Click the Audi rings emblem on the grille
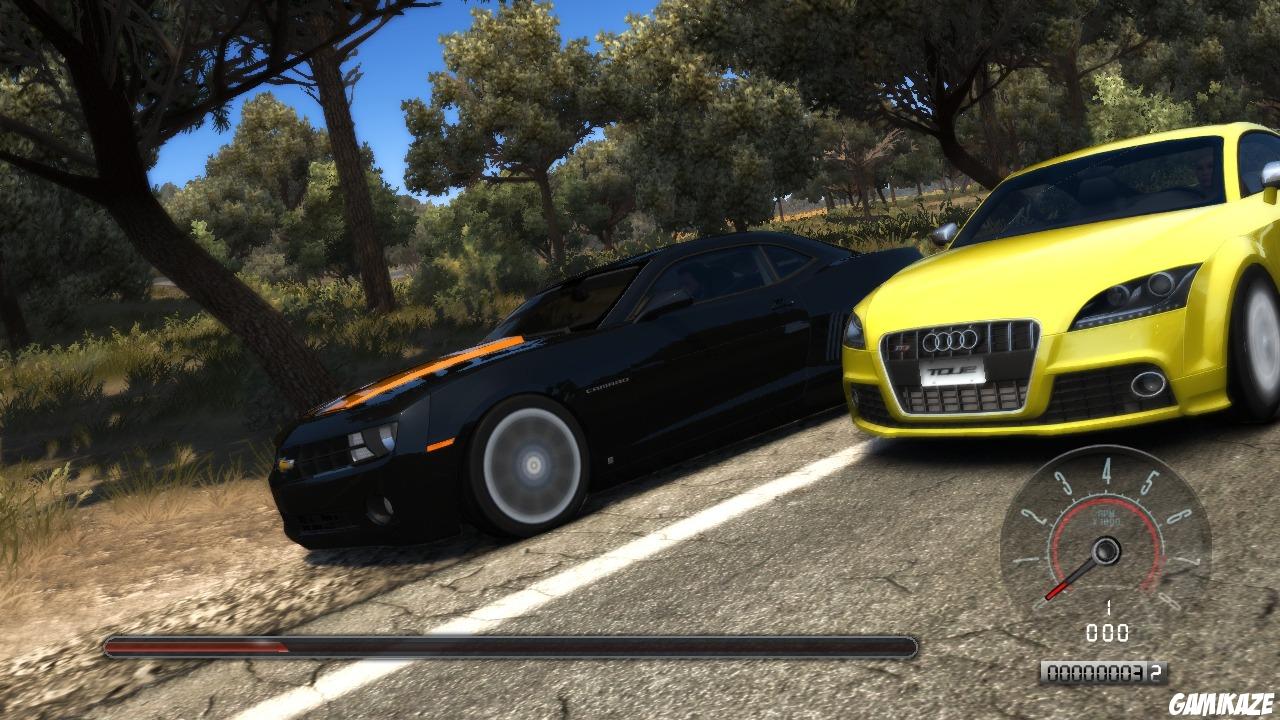Screen dimensions: 1280x720 point(951,340)
